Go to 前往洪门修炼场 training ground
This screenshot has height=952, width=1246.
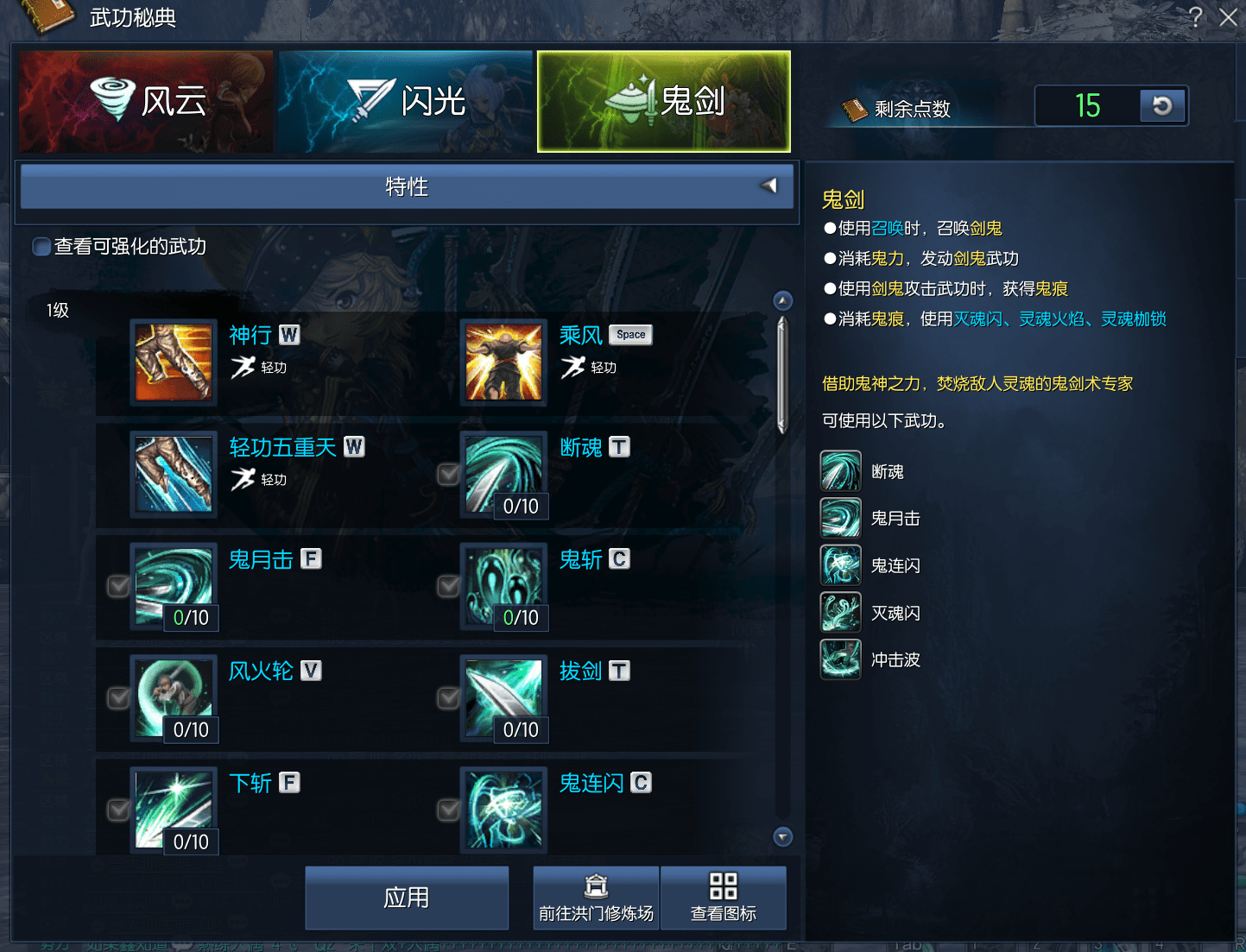point(596,898)
